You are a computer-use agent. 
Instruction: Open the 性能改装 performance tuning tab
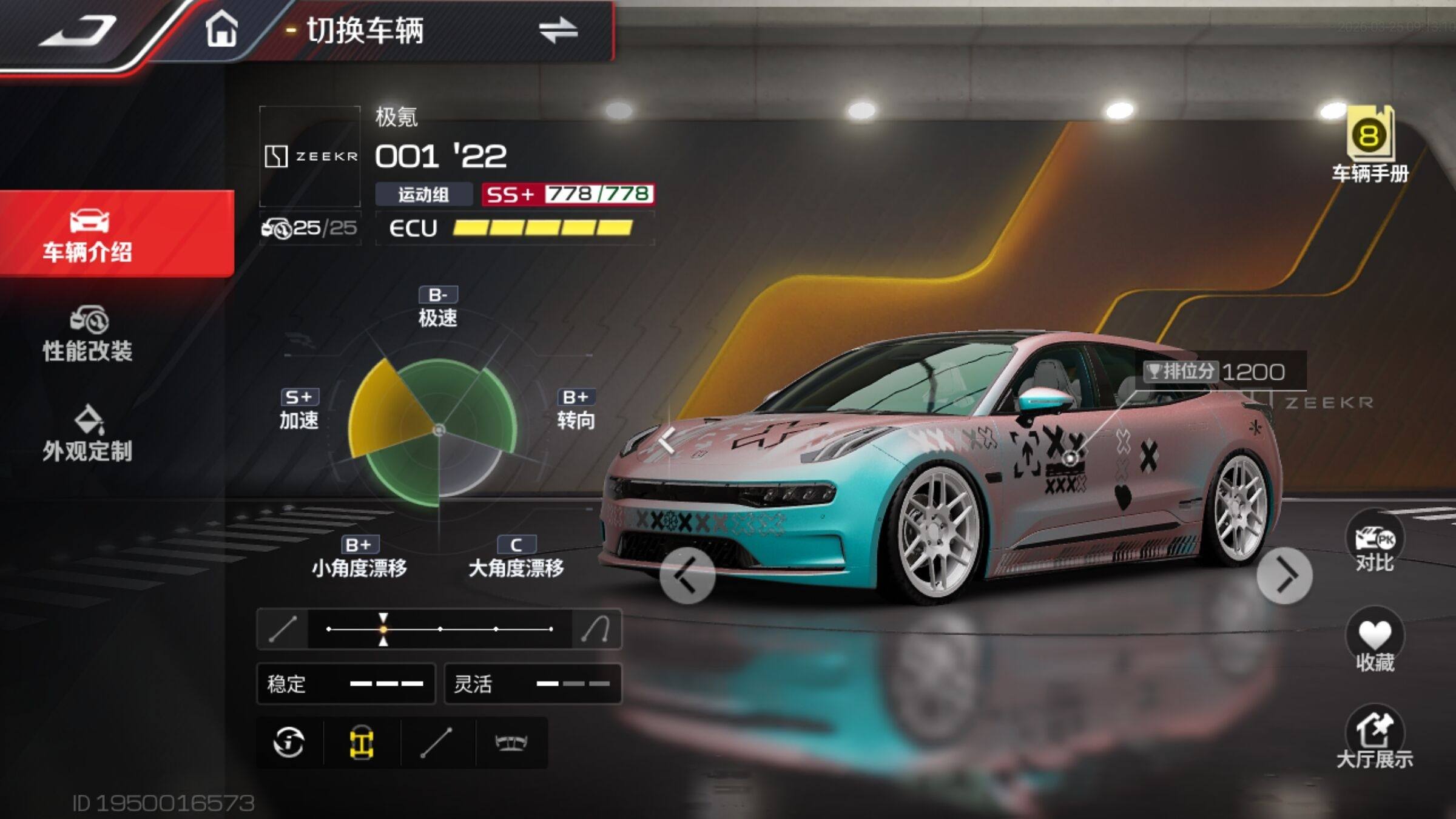point(88,335)
